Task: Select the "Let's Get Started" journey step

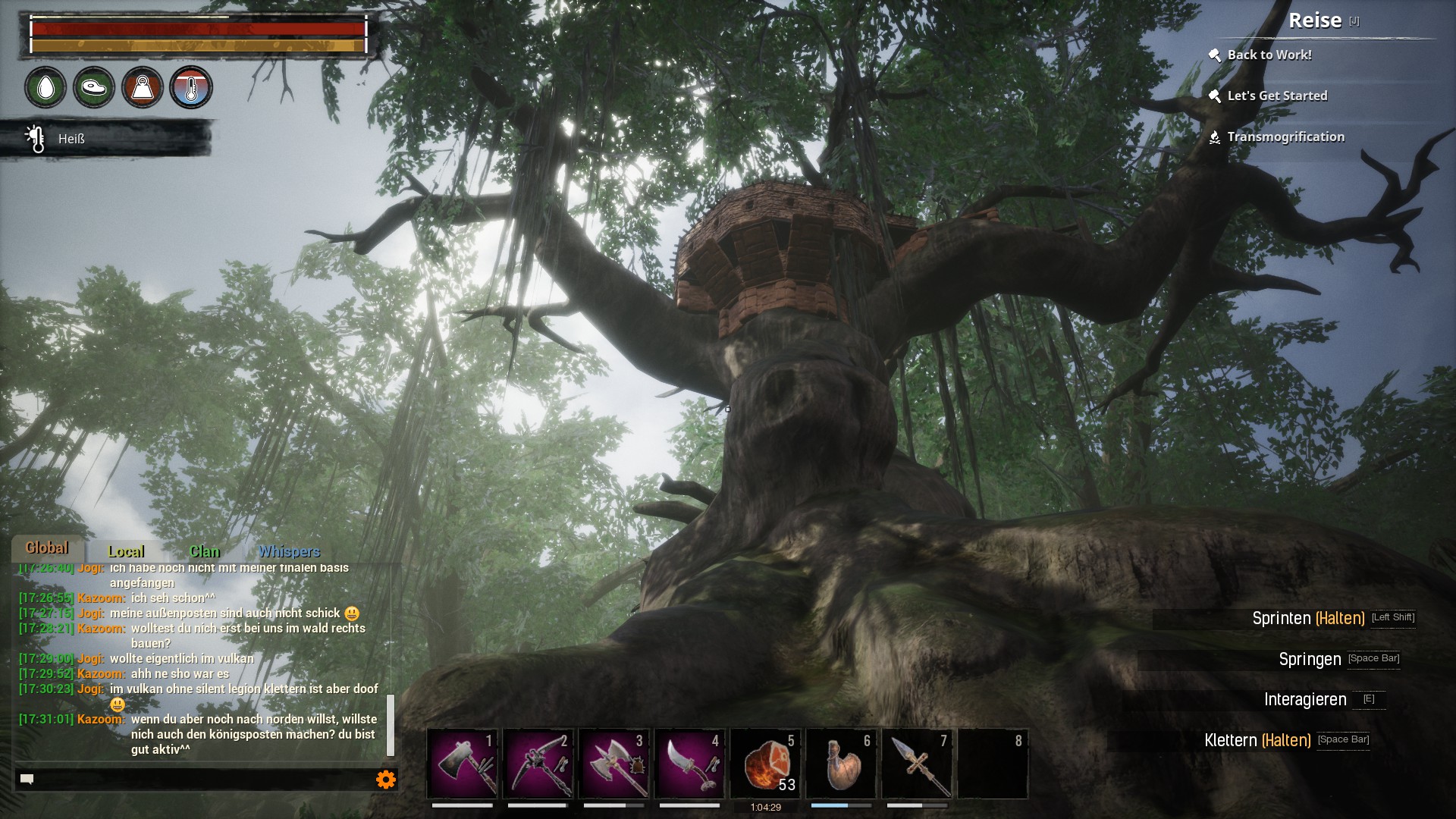Action: [x=1277, y=96]
